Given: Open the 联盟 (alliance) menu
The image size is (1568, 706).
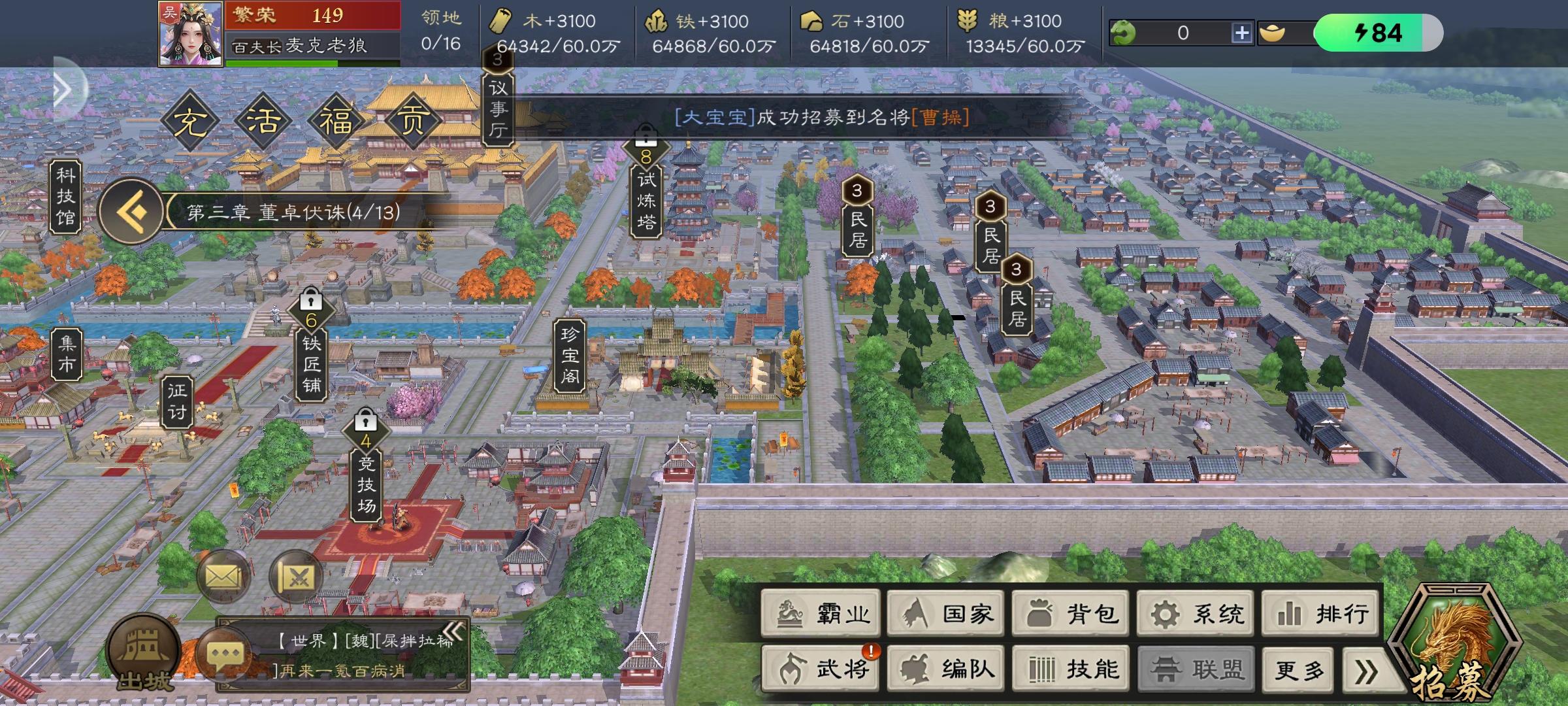Looking at the screenshot, I should point(1196,668).
